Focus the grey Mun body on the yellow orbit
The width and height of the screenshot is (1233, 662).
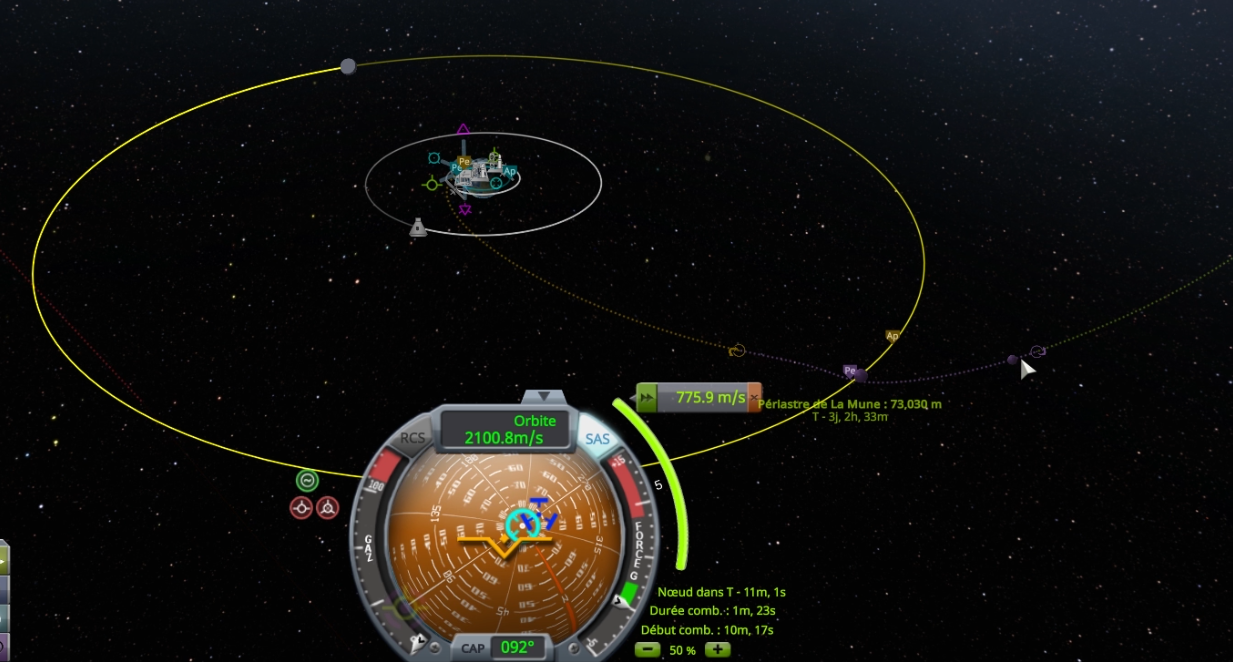point(348,67)
